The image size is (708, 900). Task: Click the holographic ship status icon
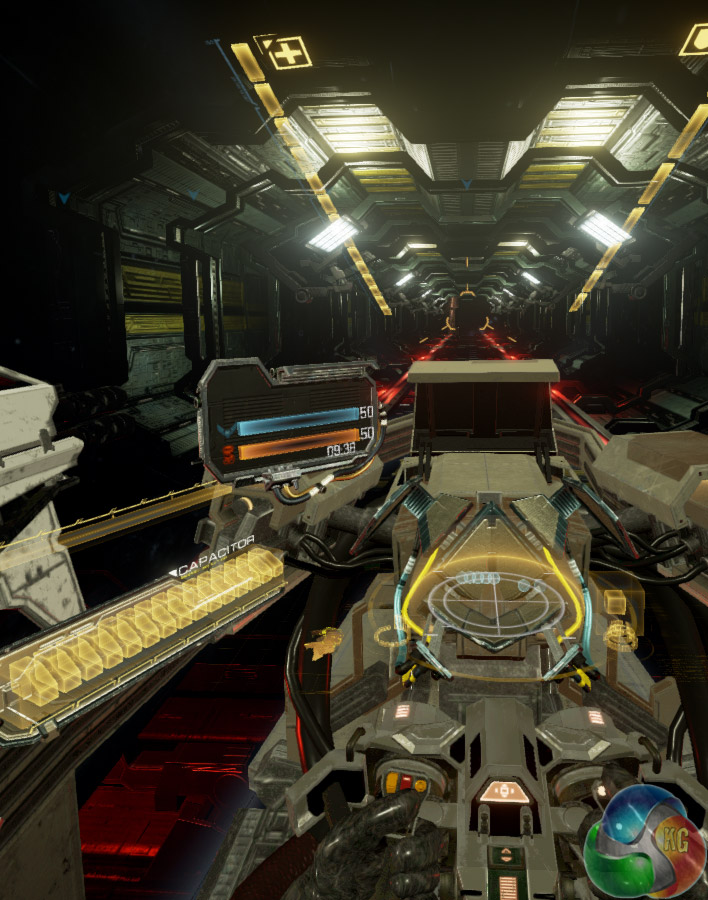[x=323, y=643]
